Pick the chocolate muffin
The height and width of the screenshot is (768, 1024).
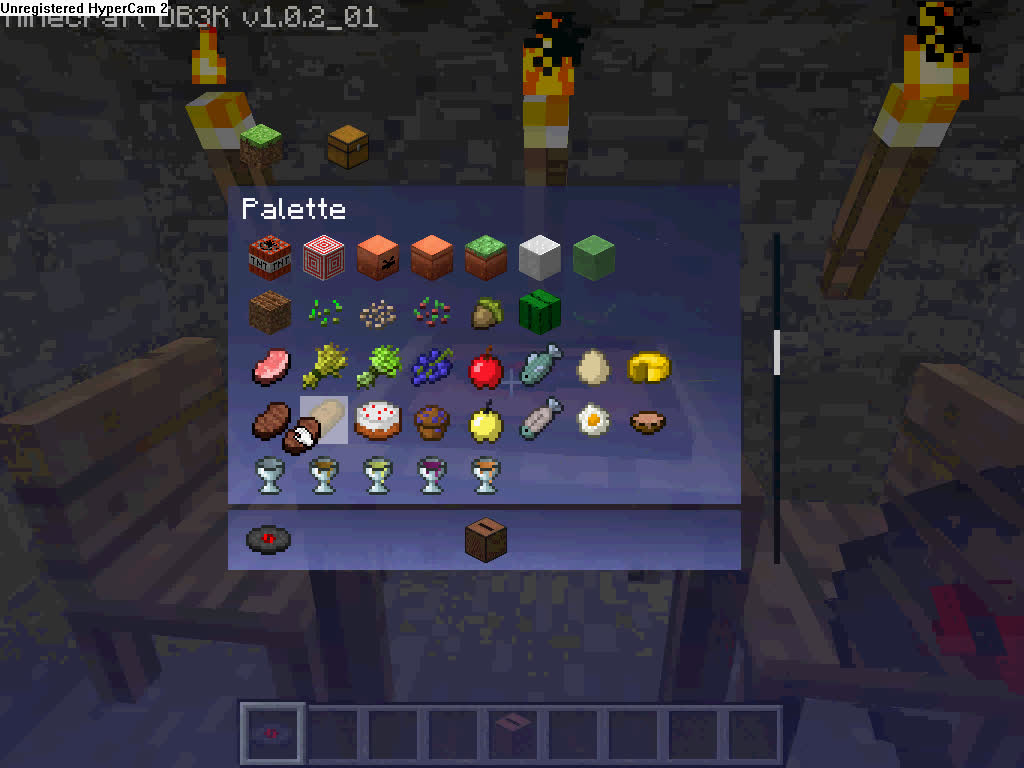(x=432, y=421)
